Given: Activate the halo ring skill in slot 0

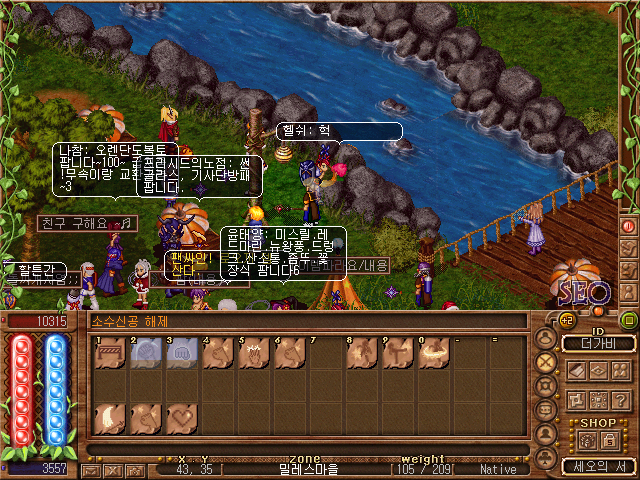Looking at the screenshot, I should (x=432, y=352).
